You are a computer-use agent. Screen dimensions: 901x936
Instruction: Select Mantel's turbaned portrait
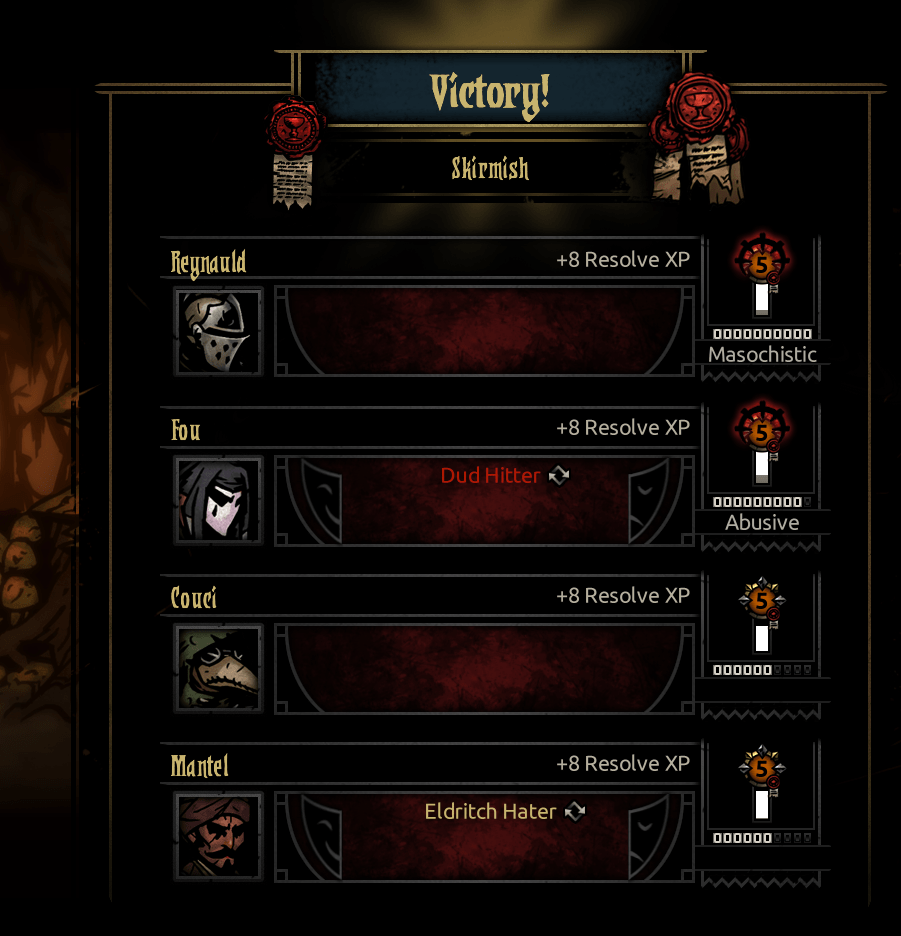pyautogui.click(x=218, y=836)
